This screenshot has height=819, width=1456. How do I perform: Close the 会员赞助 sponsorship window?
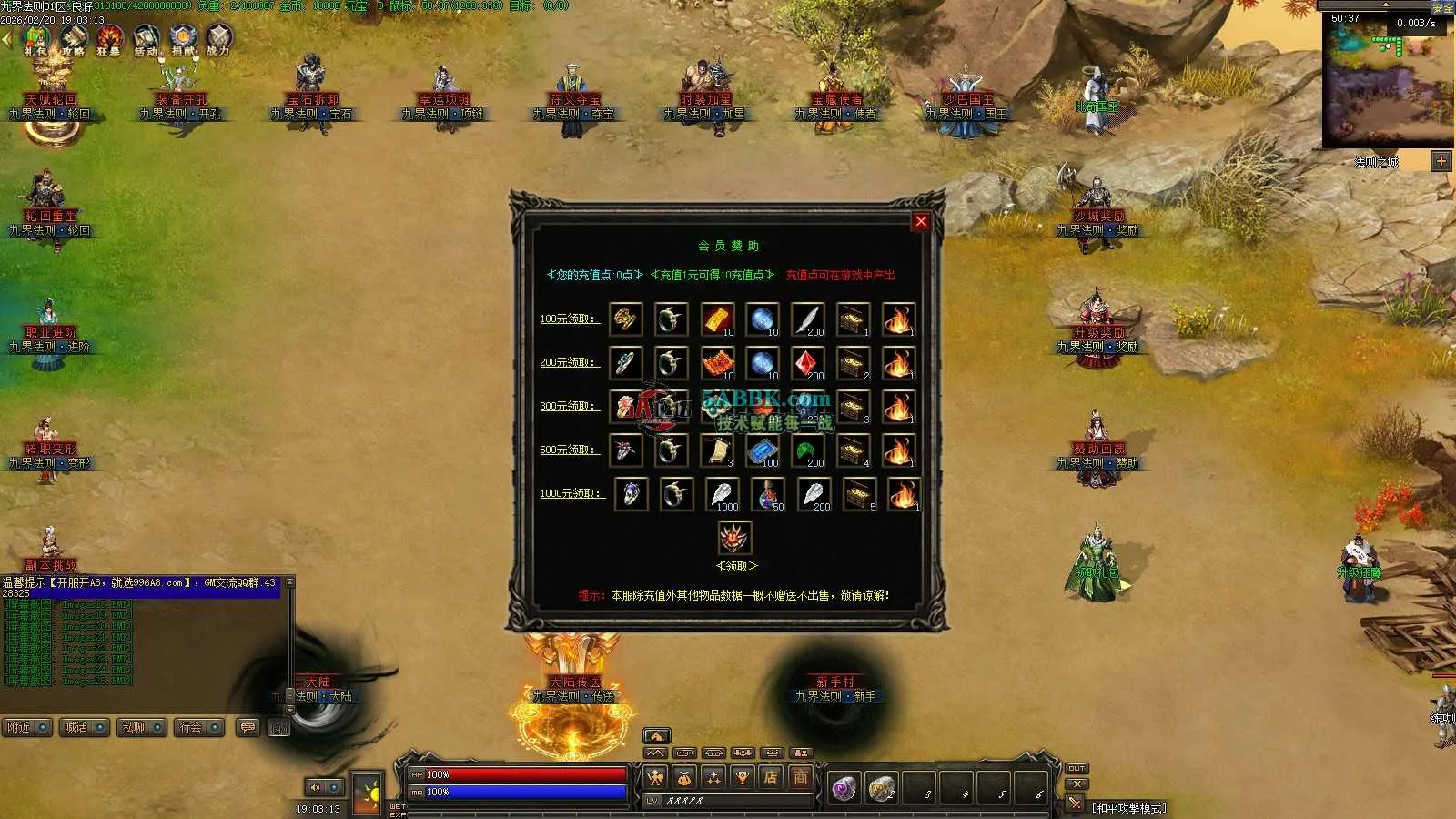pos(921,221)
